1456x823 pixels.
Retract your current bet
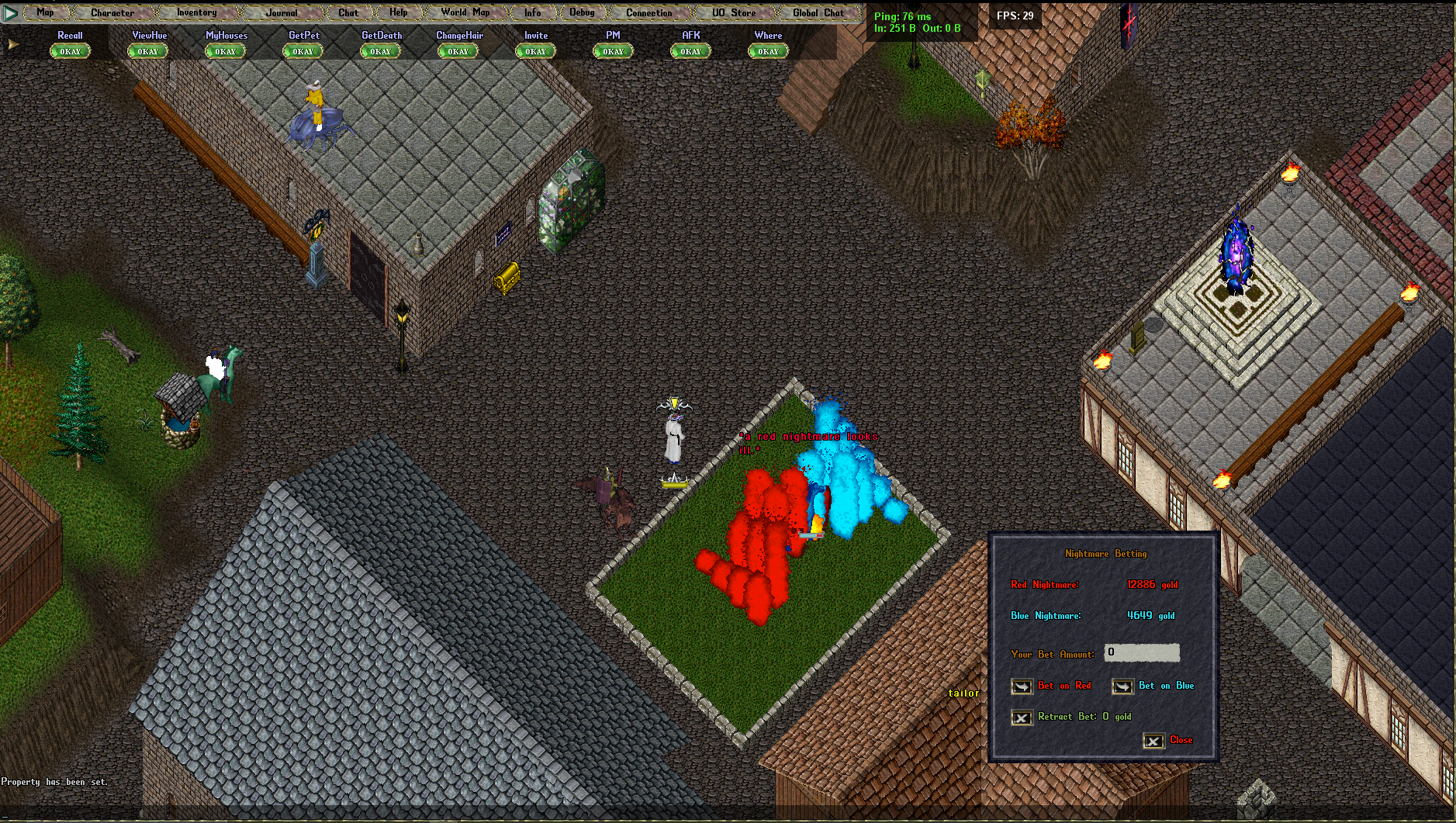pyautogui.click(x=1022, y=718)
